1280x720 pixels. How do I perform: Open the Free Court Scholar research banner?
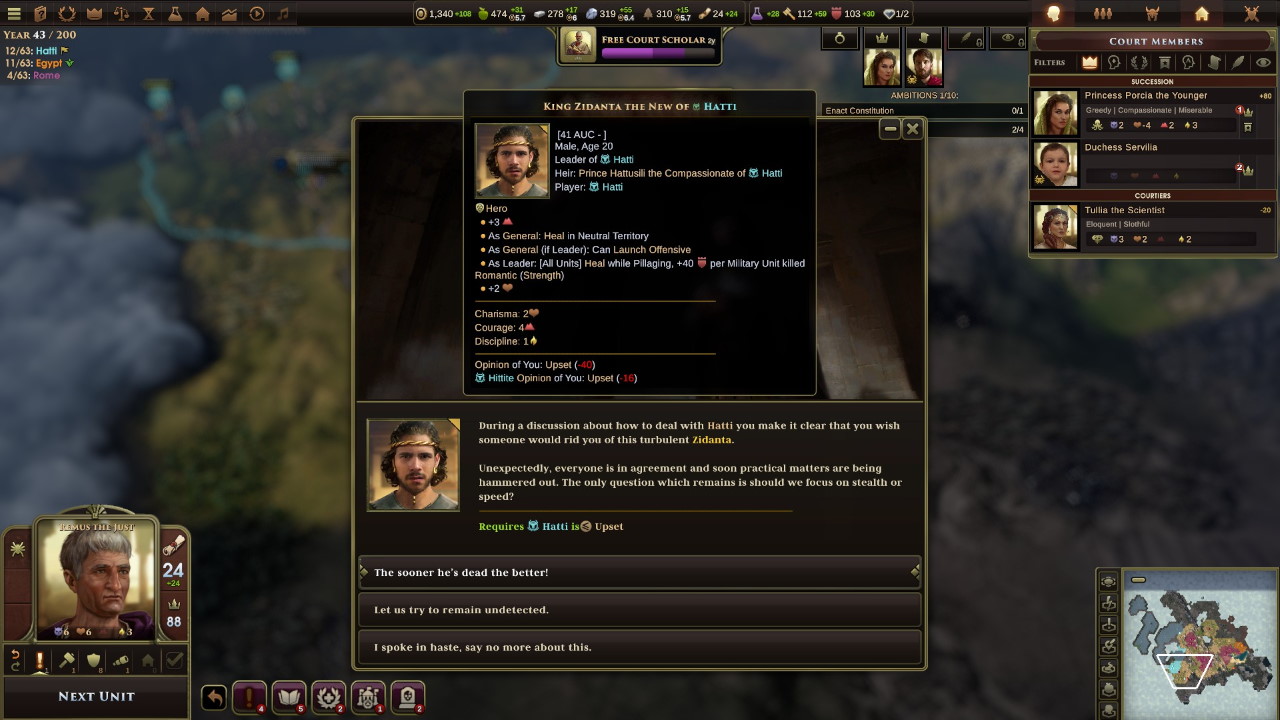coord(640,45)
